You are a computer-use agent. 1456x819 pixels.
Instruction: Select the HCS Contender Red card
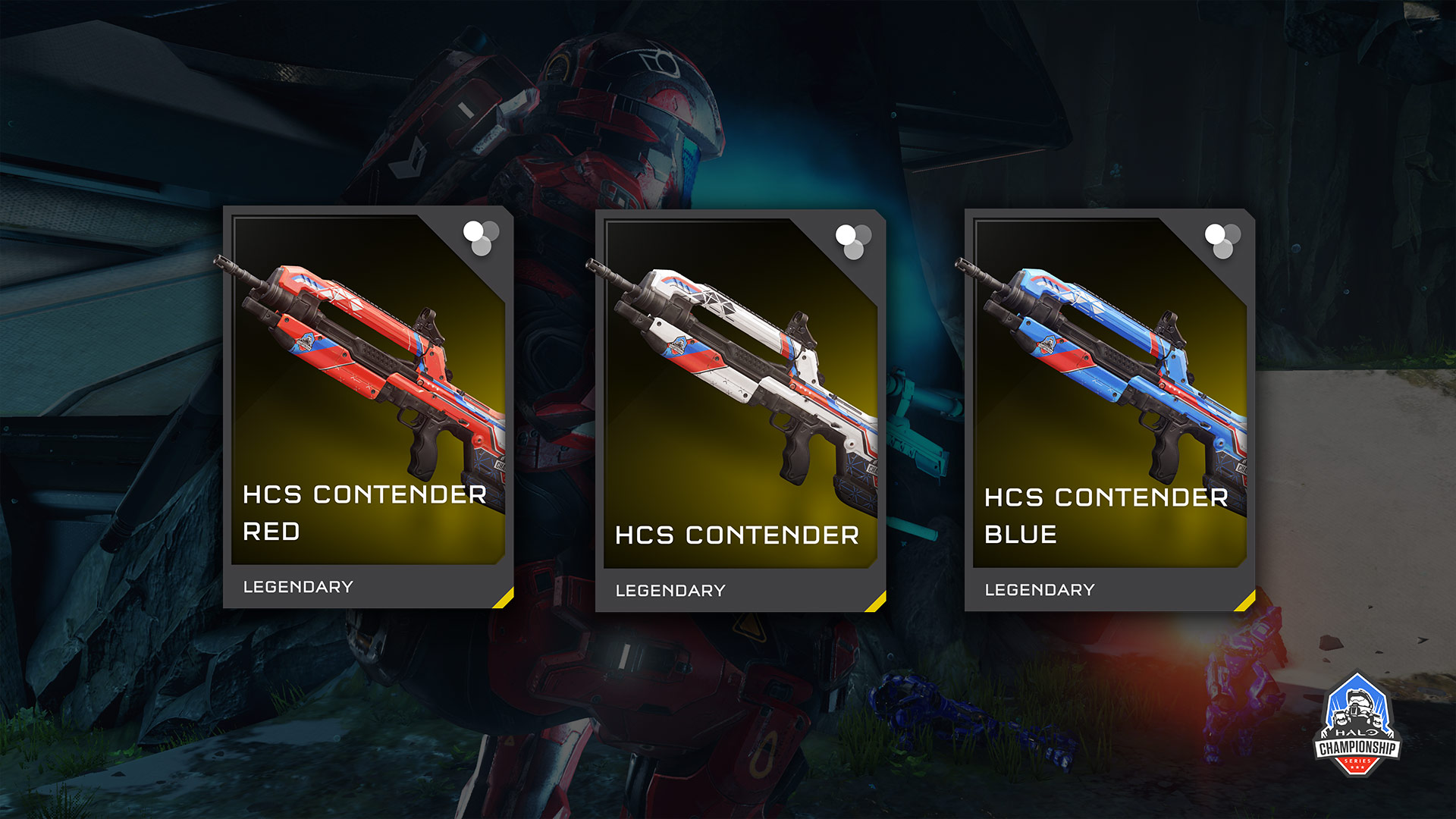point(369,407)
